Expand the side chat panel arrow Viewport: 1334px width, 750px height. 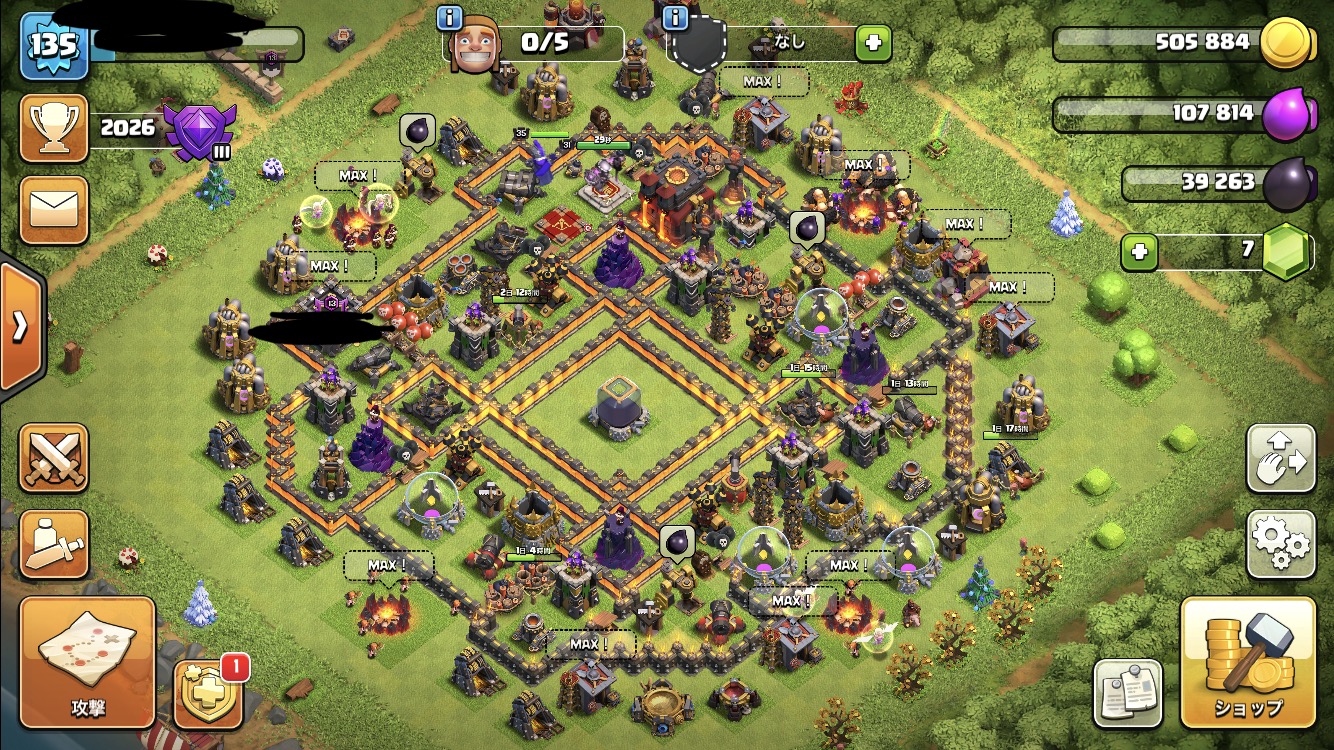coord(19,327)
